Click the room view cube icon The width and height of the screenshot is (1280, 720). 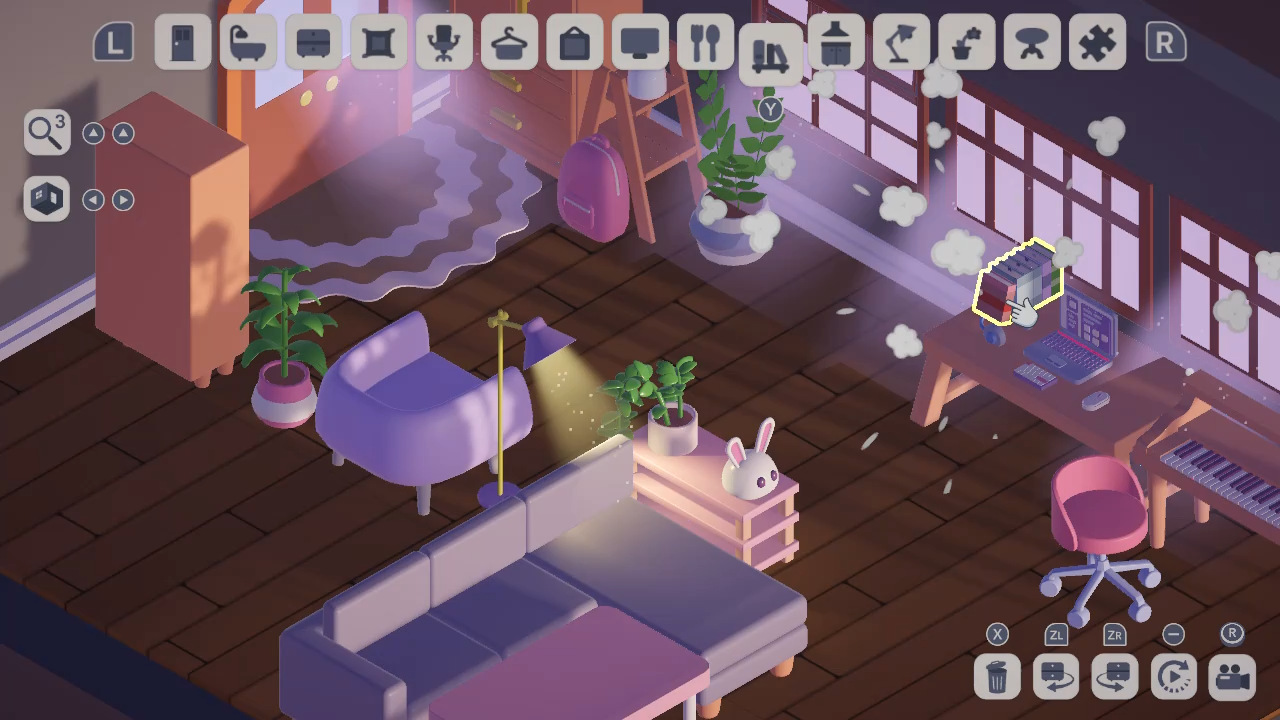point(45,198)
